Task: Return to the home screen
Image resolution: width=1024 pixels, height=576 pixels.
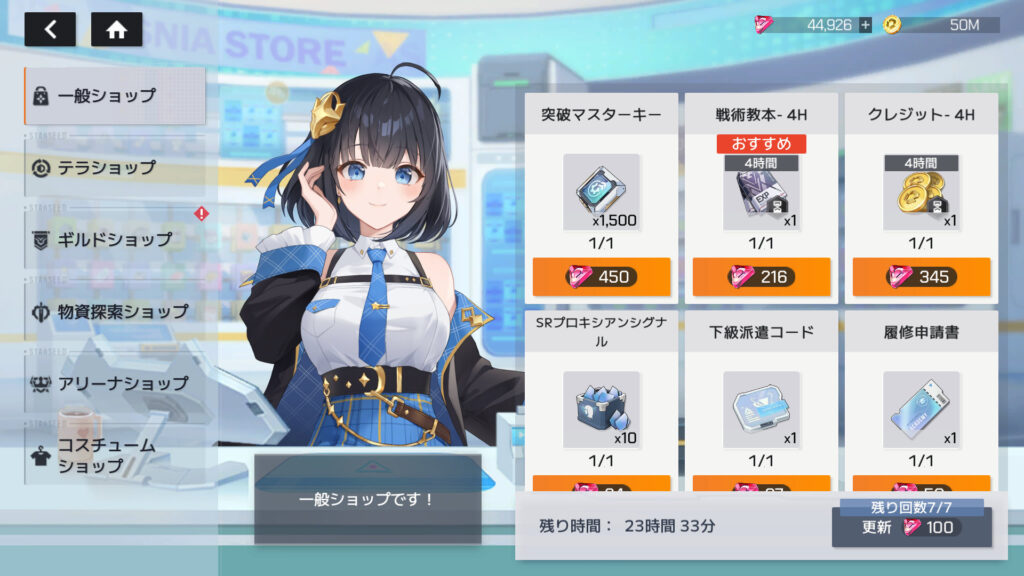Action: pos(116,29)
